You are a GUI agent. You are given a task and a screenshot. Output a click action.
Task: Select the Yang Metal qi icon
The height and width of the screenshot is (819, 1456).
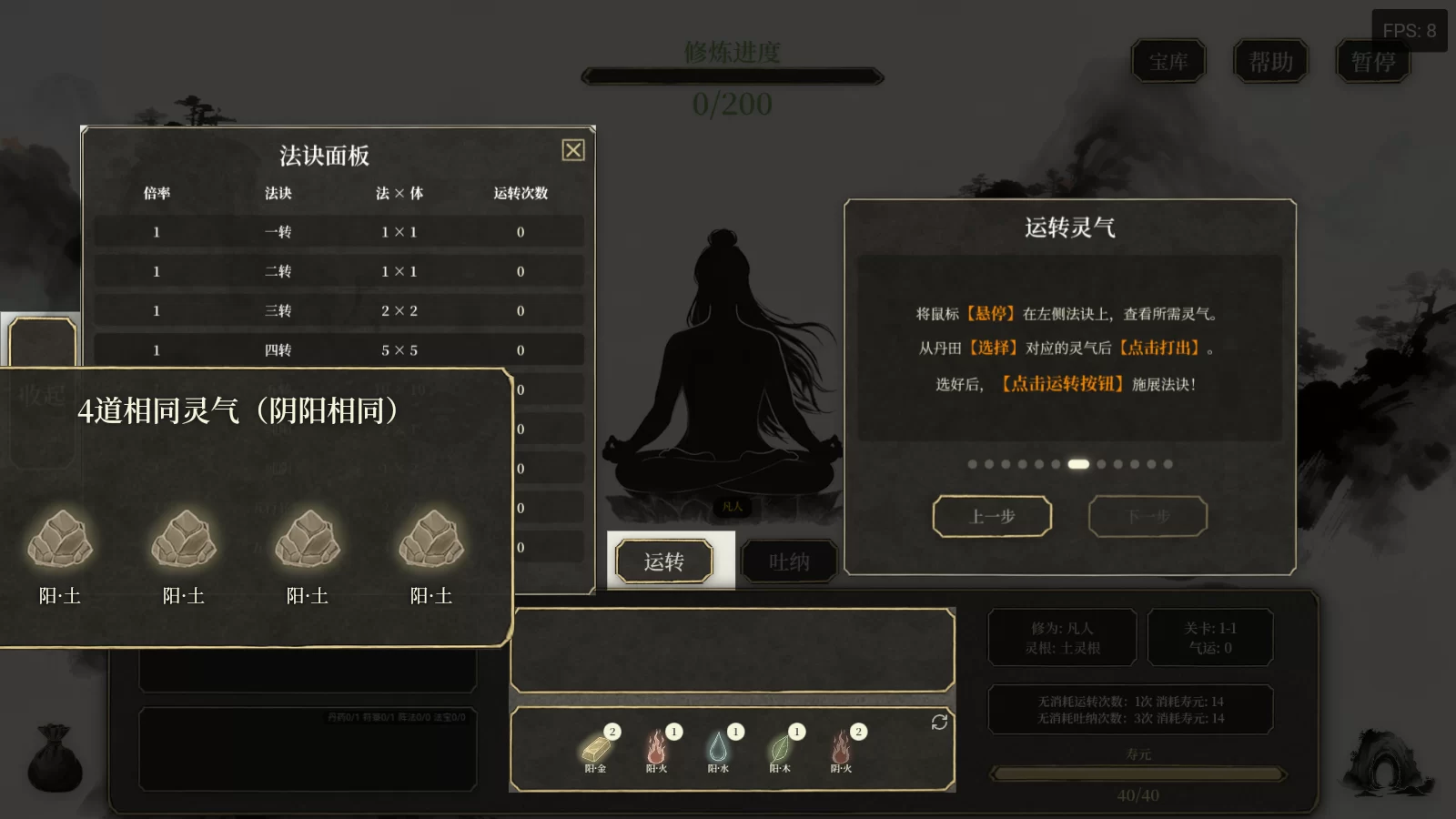pos(594,749)
